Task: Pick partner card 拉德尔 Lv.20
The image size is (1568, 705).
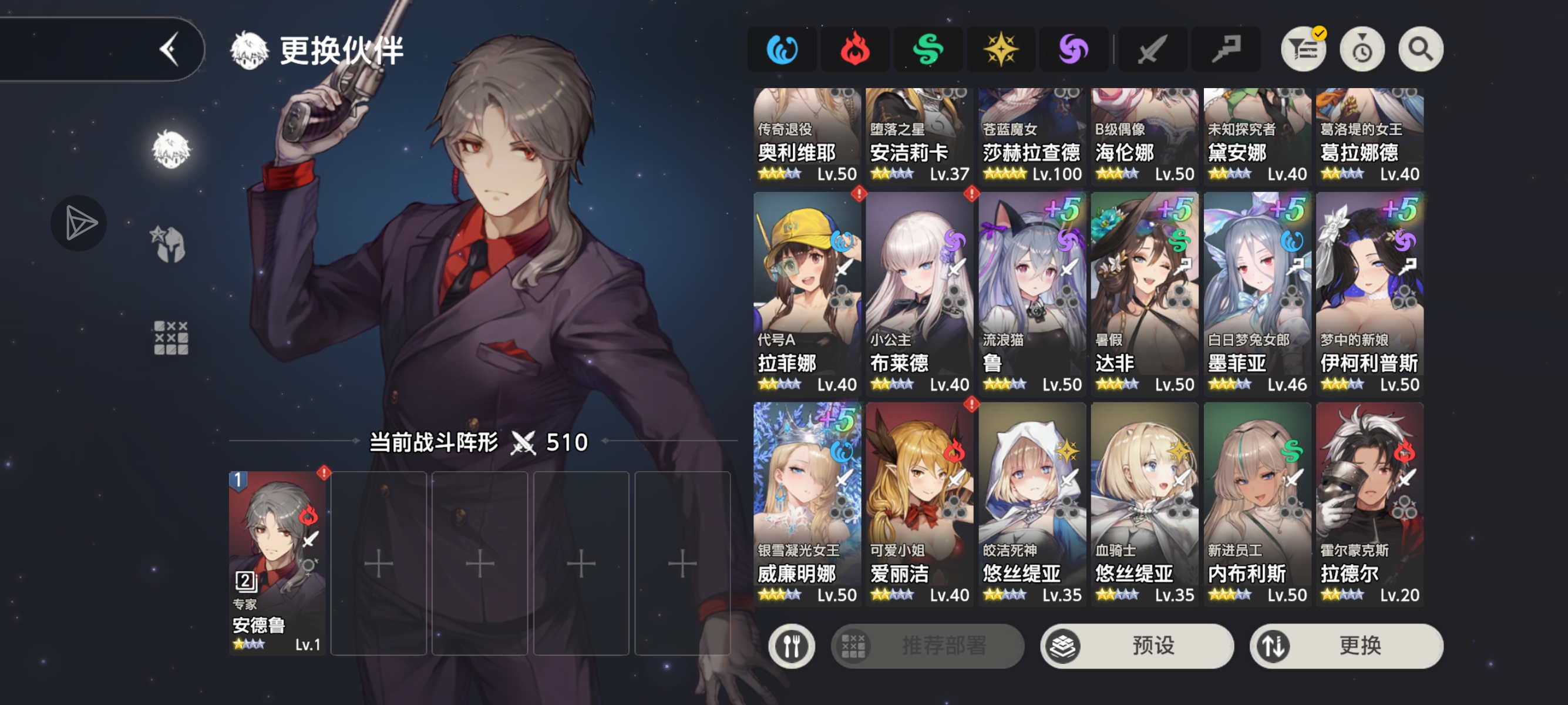Action: [x=1369, y=503]
